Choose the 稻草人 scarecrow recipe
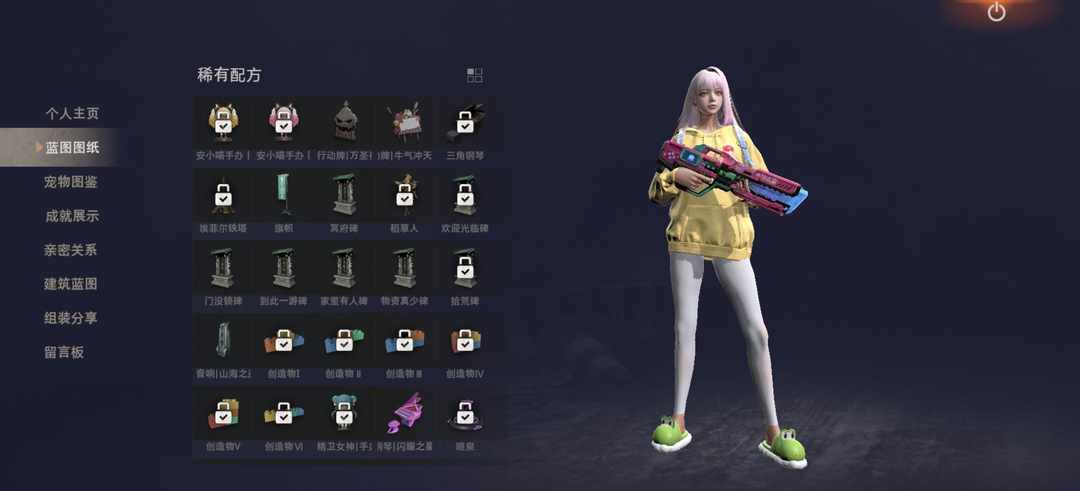 404,197
